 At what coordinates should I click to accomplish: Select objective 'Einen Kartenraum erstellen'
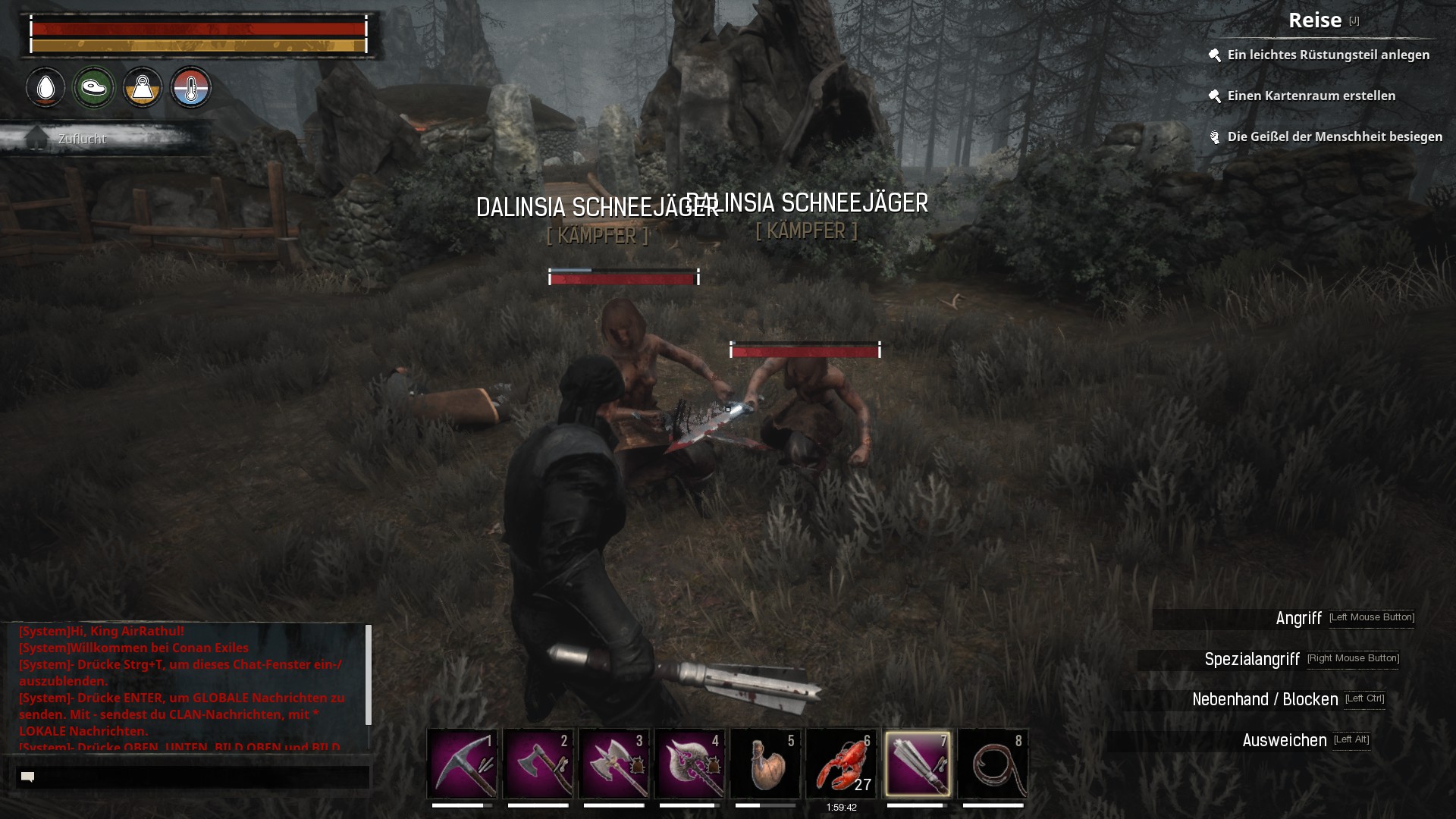point(1311,96)
